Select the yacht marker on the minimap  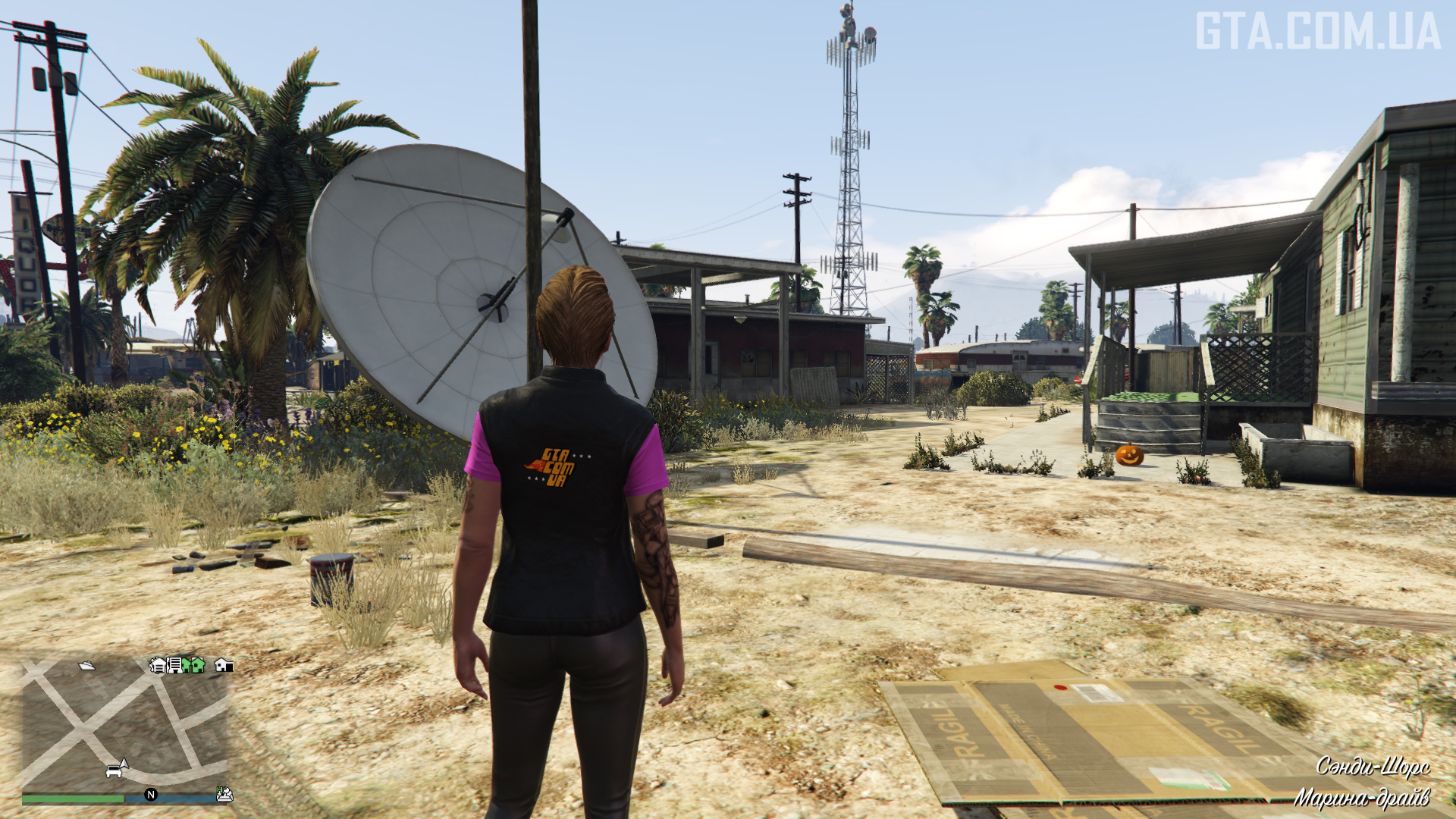(86, 666)
